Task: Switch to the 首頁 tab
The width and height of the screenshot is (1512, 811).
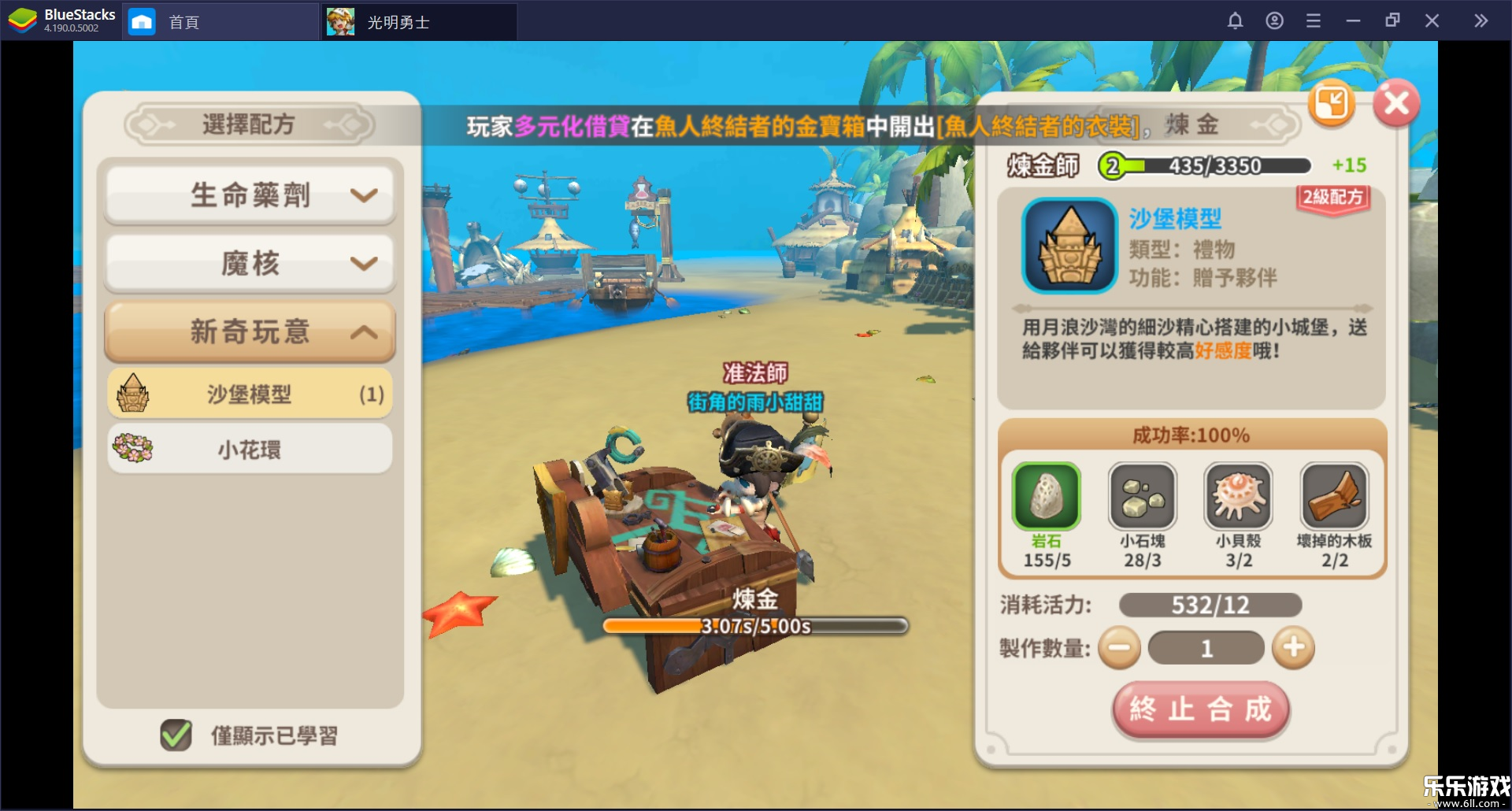Action: (183, 21)
